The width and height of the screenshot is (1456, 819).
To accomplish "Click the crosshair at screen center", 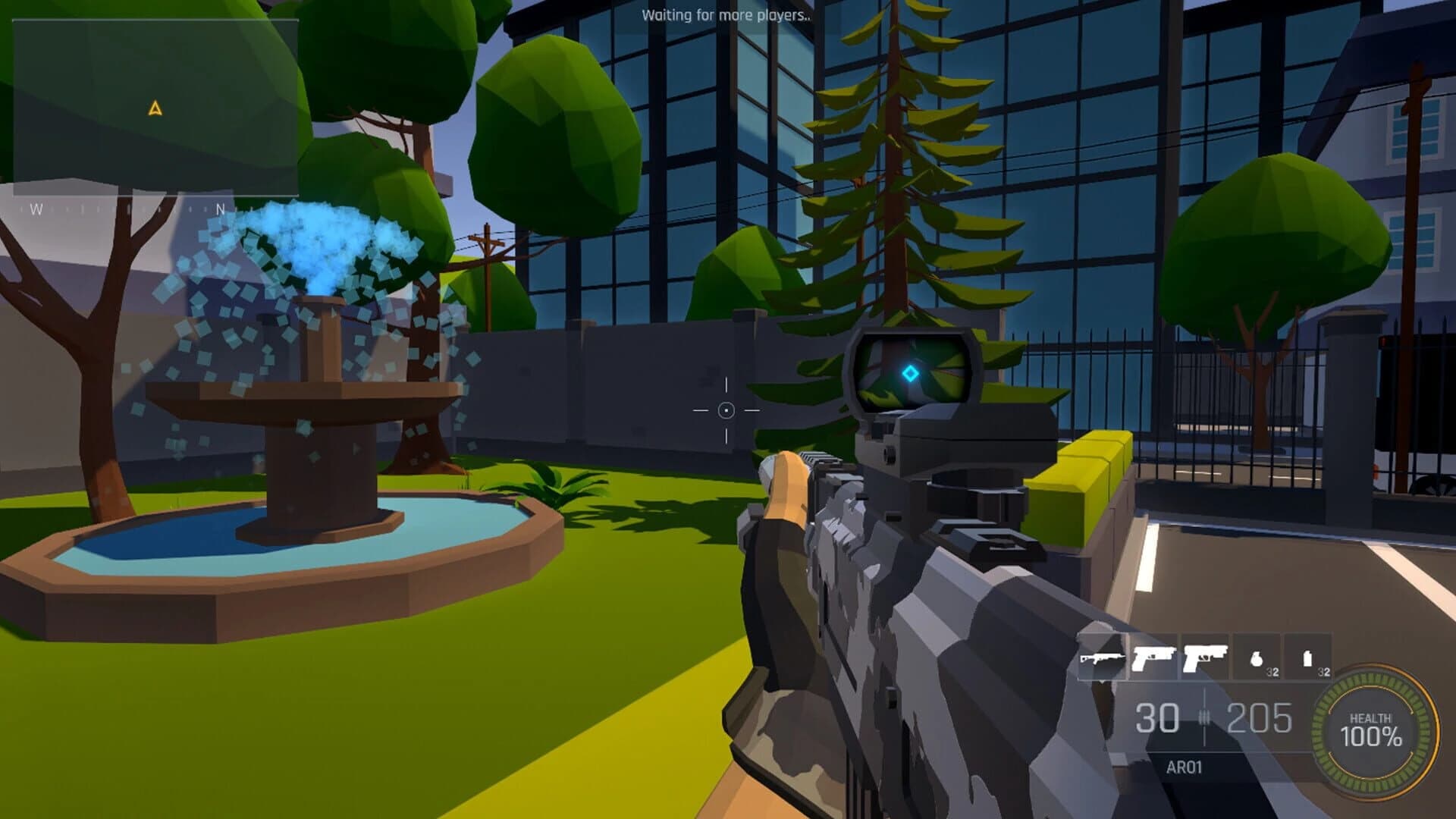I will [728, 409].
